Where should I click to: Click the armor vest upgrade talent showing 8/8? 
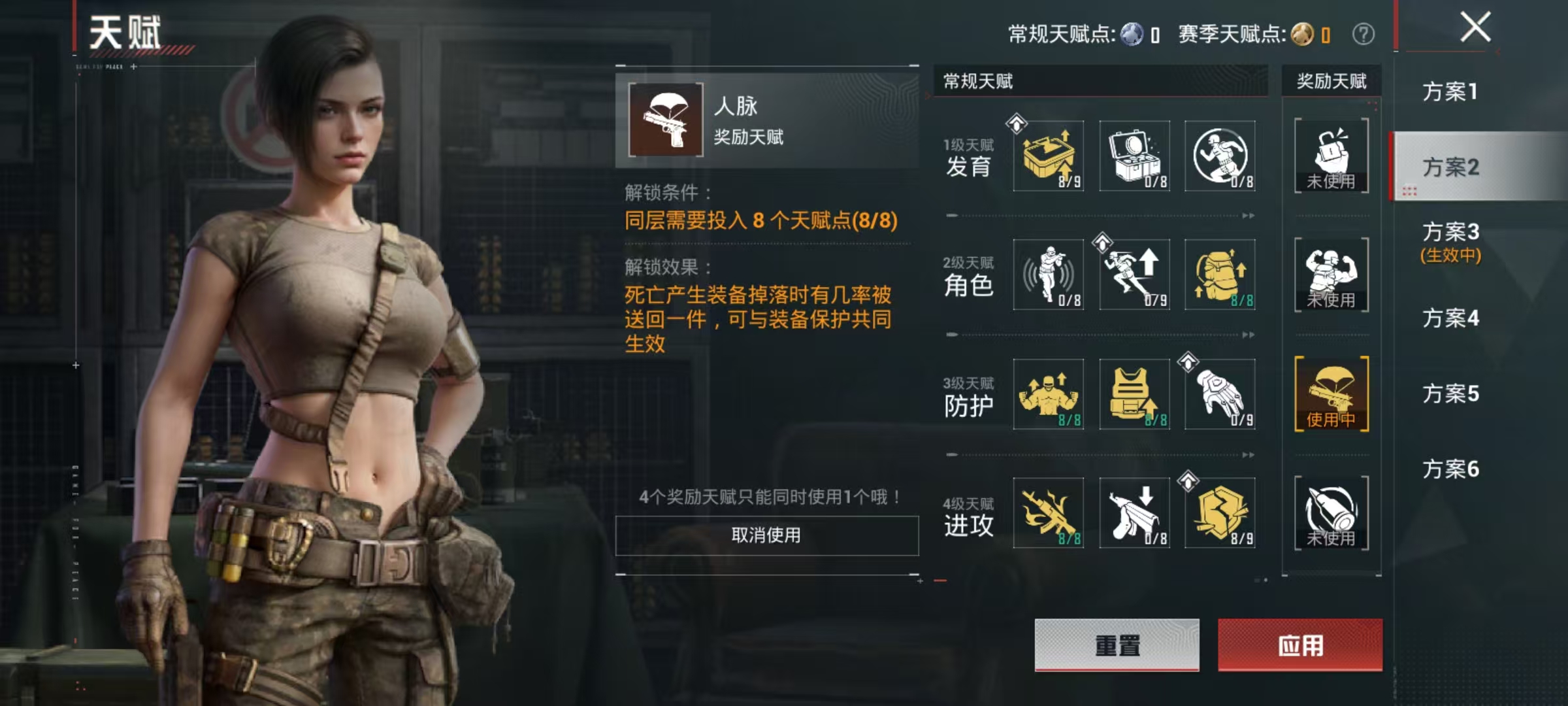click(1135, 394)
